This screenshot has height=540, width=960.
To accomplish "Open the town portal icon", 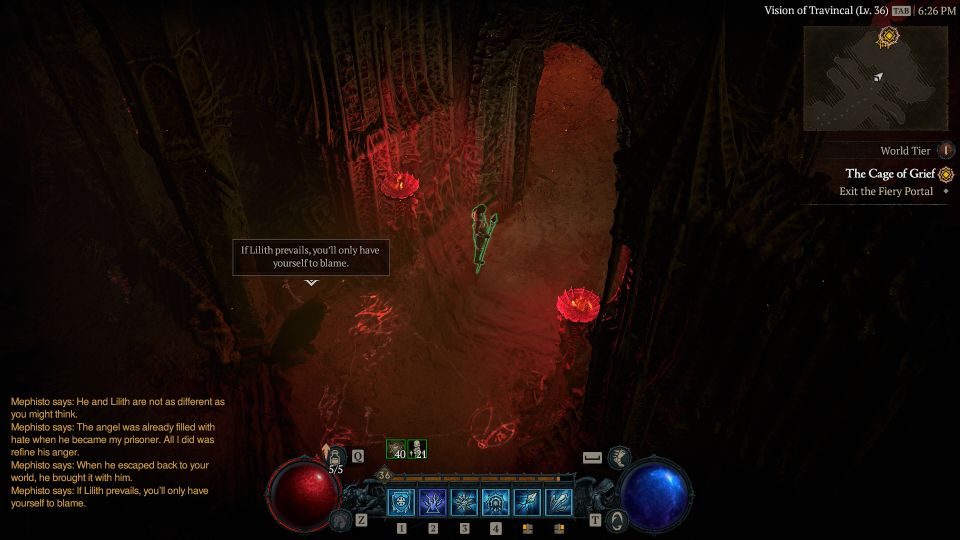I will [x=619, y=519].
